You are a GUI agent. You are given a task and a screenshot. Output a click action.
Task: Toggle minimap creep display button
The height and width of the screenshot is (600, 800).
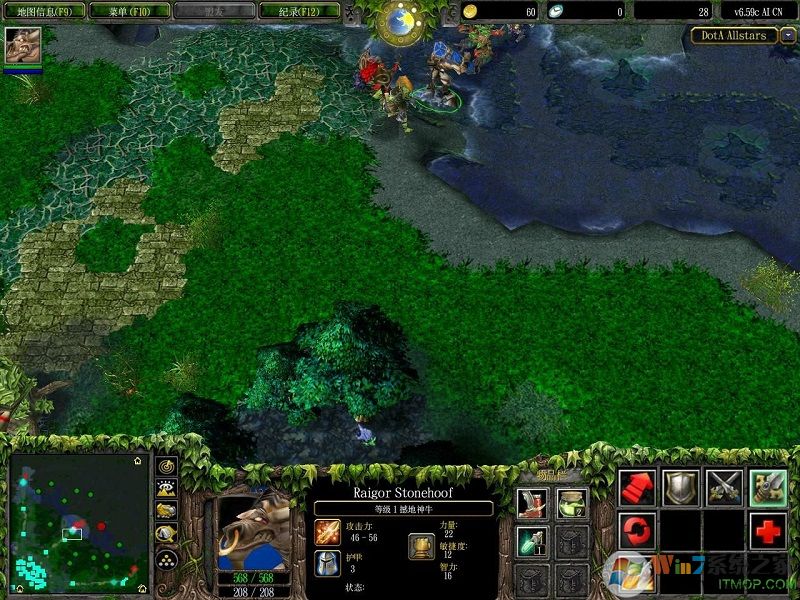click(167, 536)
